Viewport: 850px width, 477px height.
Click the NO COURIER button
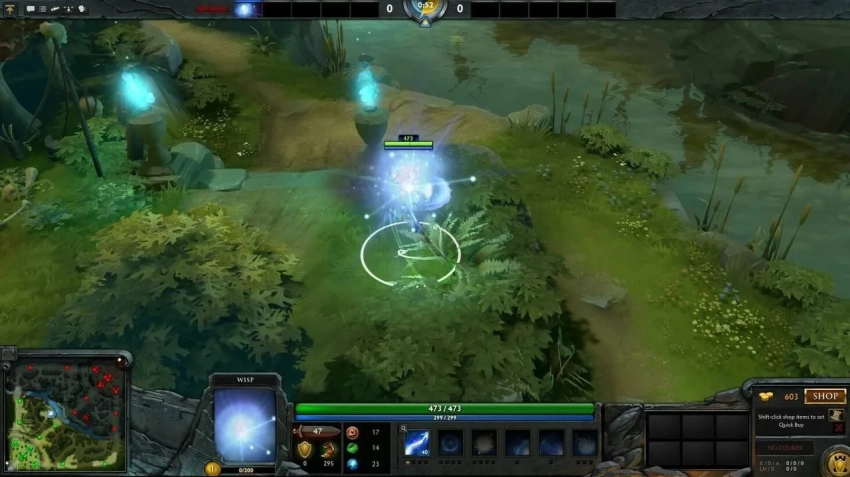[x=783, y=448]
